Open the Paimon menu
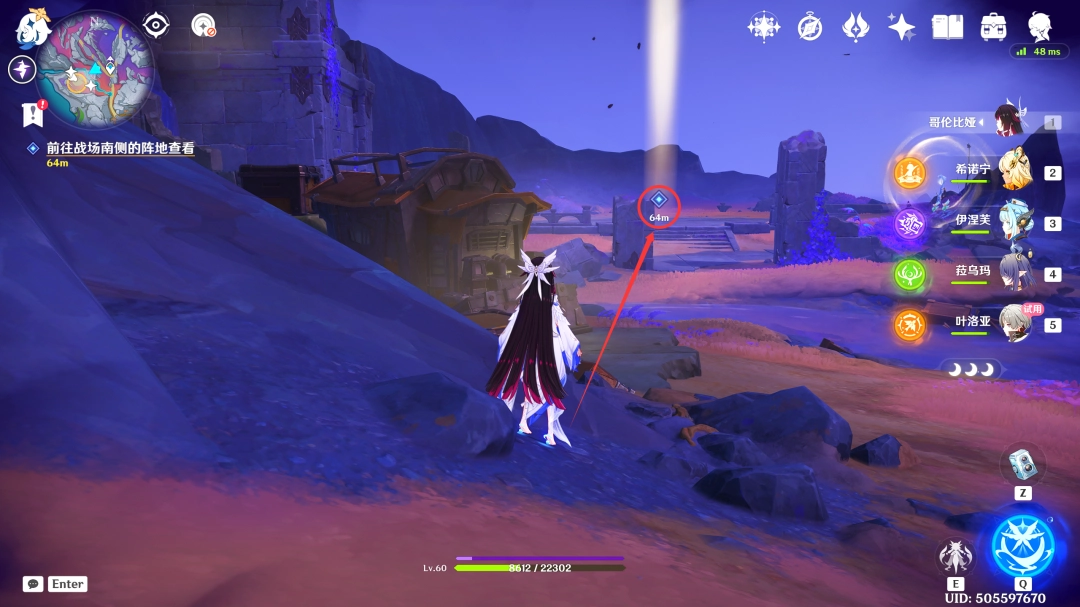The height and width of the screenshot is (607, 1080). coord(32,28)
